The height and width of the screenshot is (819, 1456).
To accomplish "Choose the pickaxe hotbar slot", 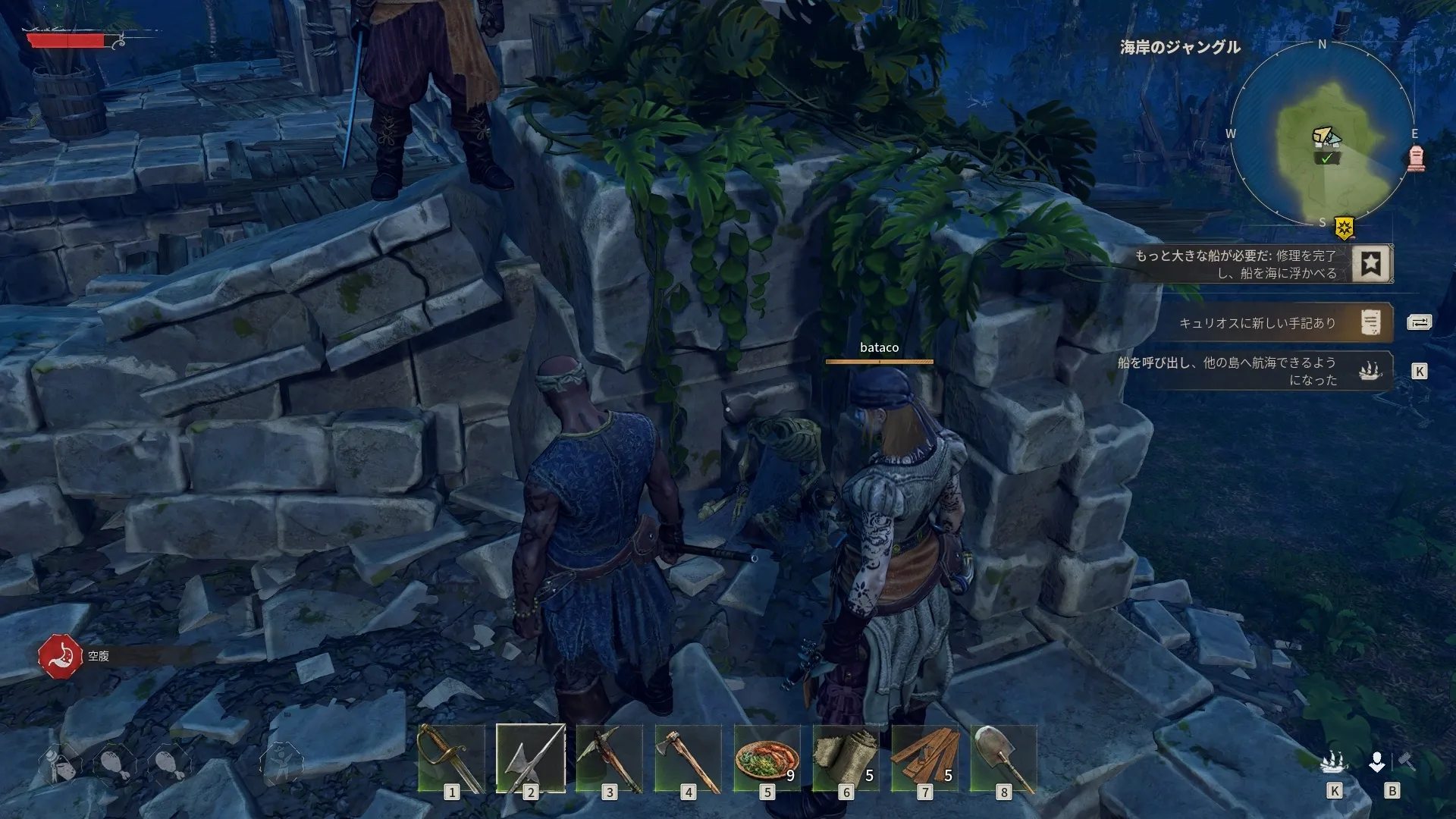I will tap(609, 758).
